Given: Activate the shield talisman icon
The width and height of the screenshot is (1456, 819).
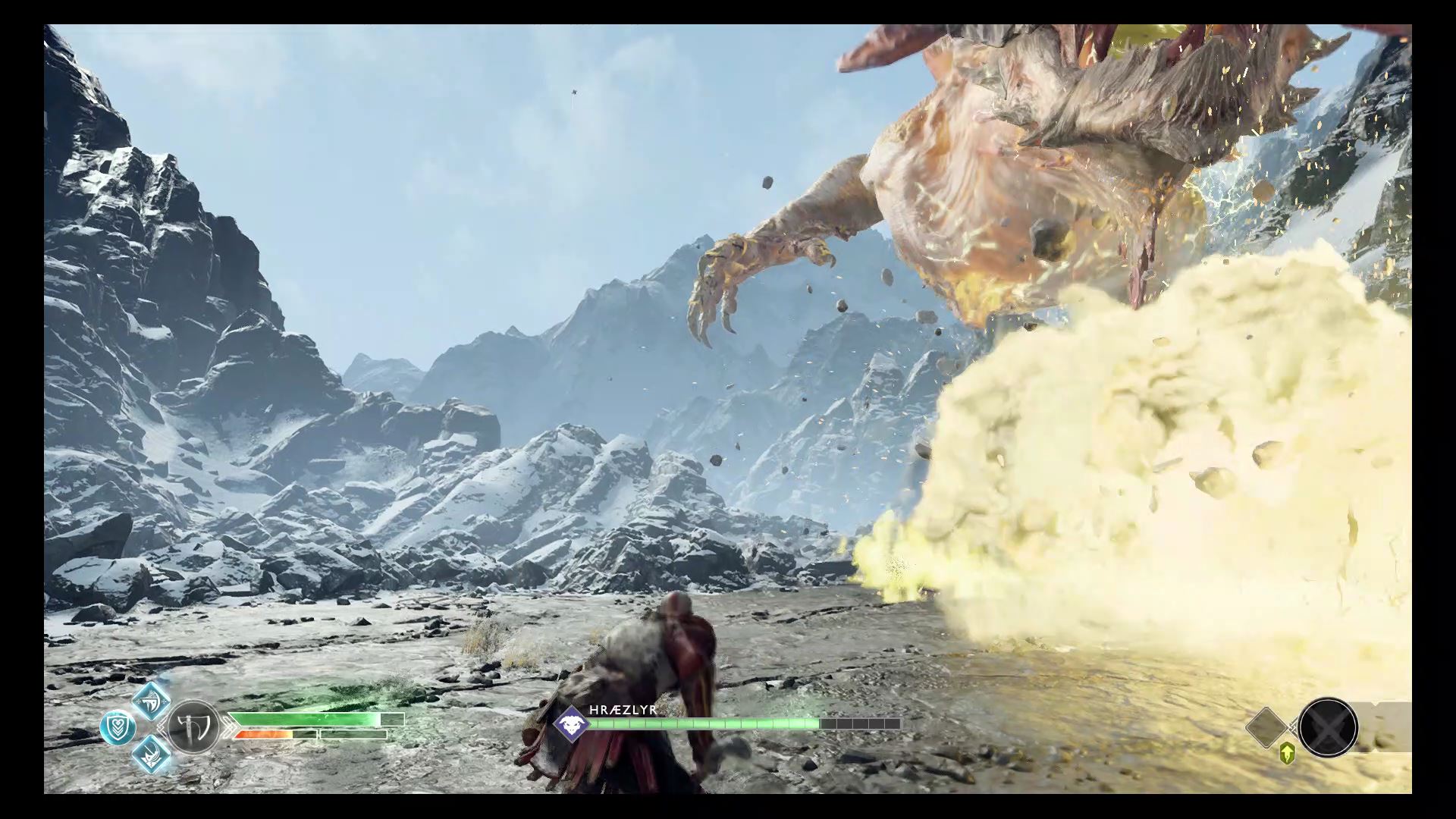Looking at the screenshot, I should point(118,728).
